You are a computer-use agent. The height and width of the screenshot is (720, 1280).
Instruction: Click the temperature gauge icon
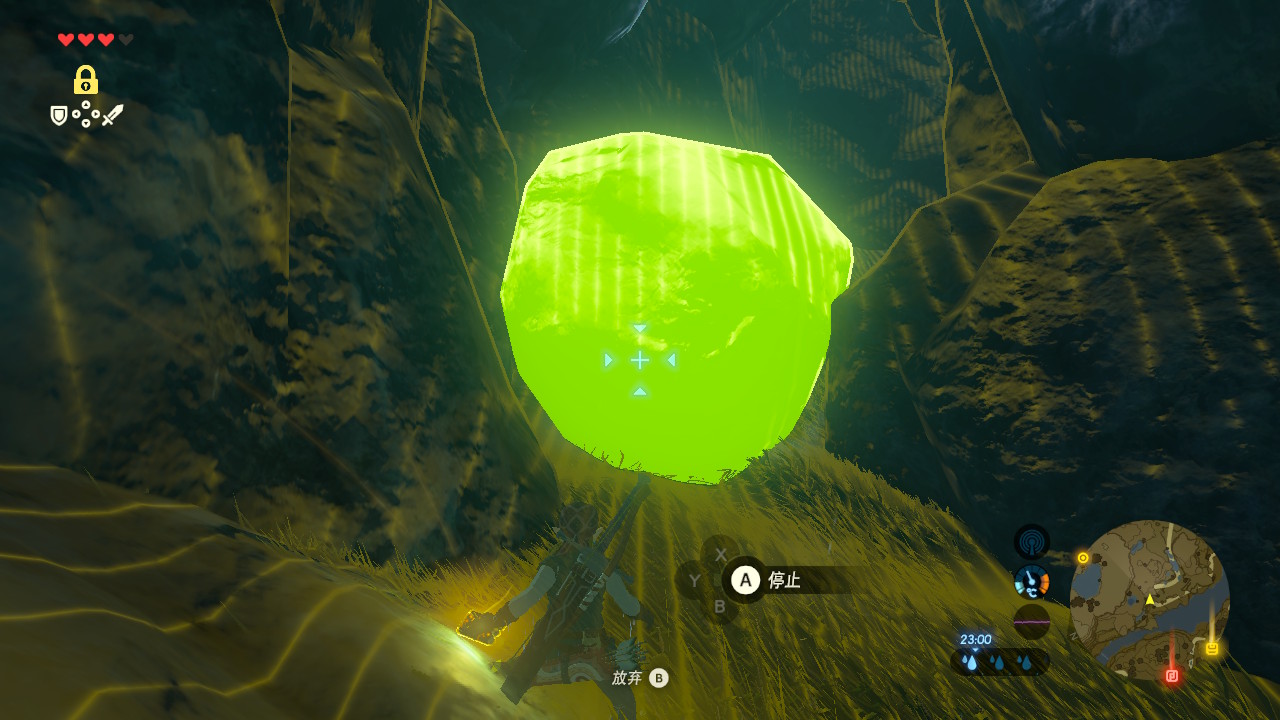coord(1031,581)
